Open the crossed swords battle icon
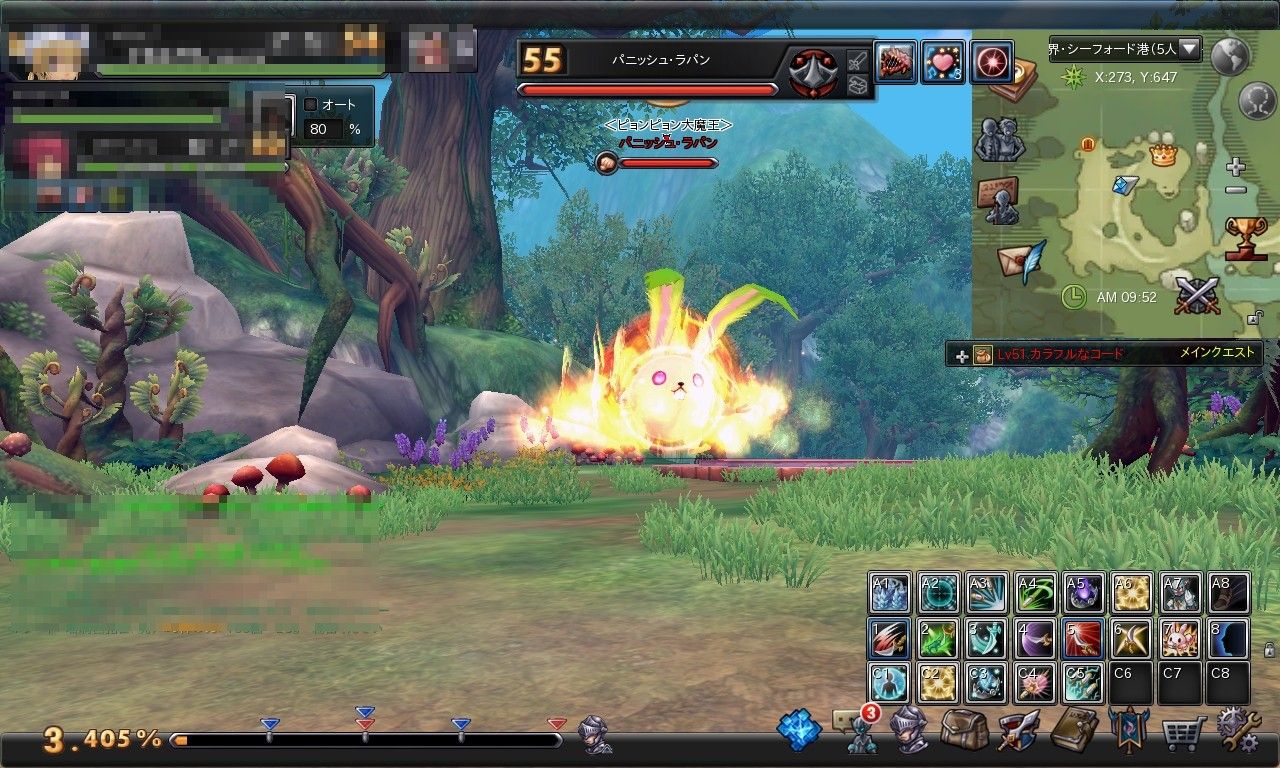1280x768 pixels. [1197, 297]
